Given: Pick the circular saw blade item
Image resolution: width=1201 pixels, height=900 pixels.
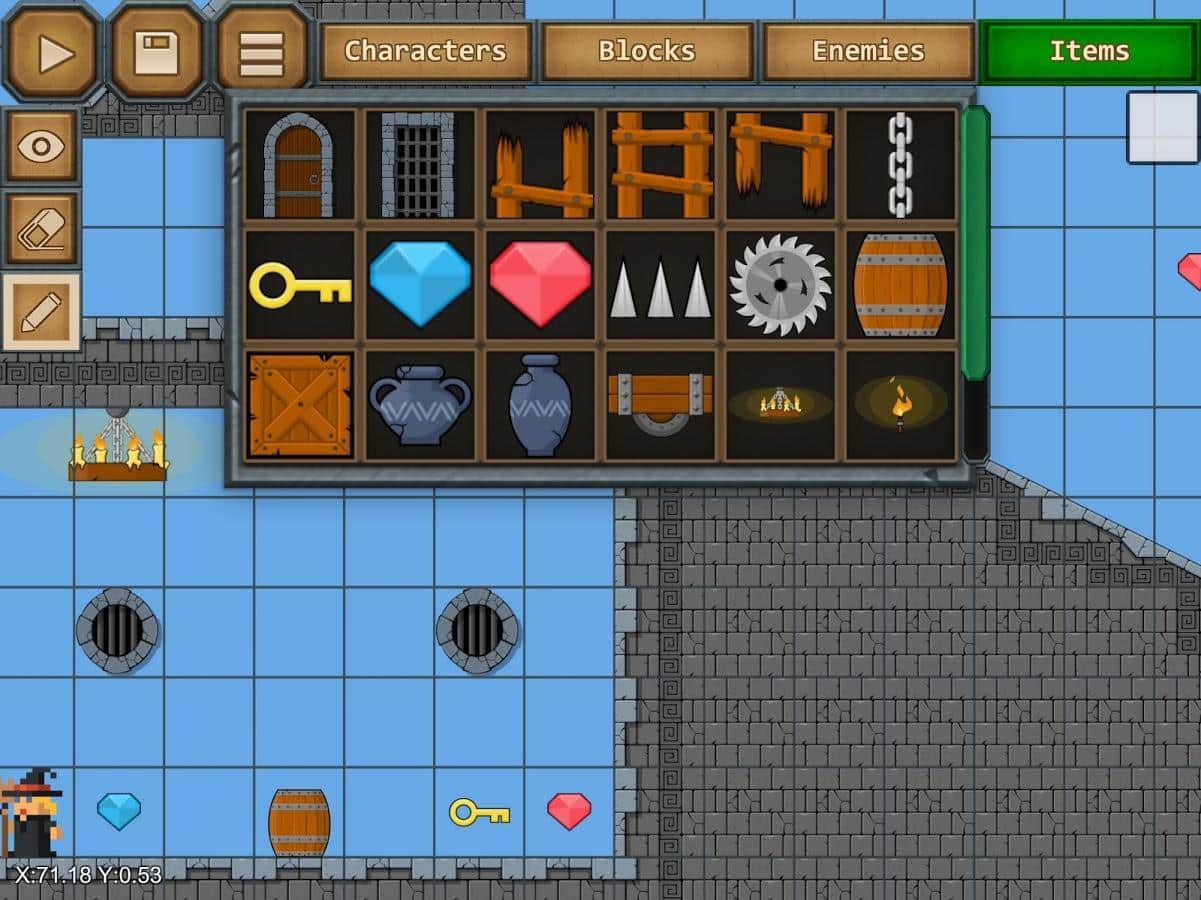Looking at the screenshot, I should tap(780, 285).
